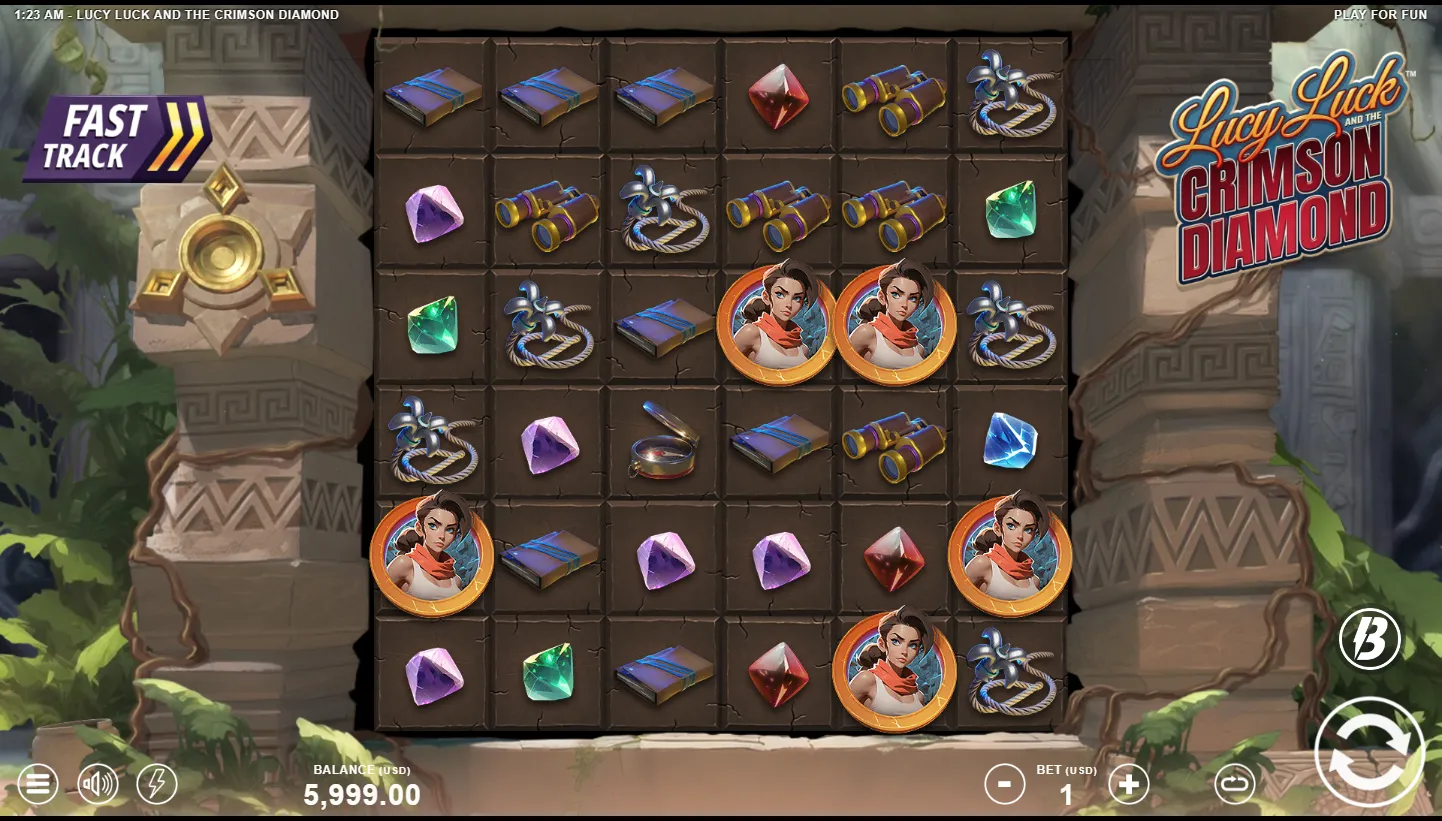Toggle the lightning bolt quick spin

tap(157, 784)
